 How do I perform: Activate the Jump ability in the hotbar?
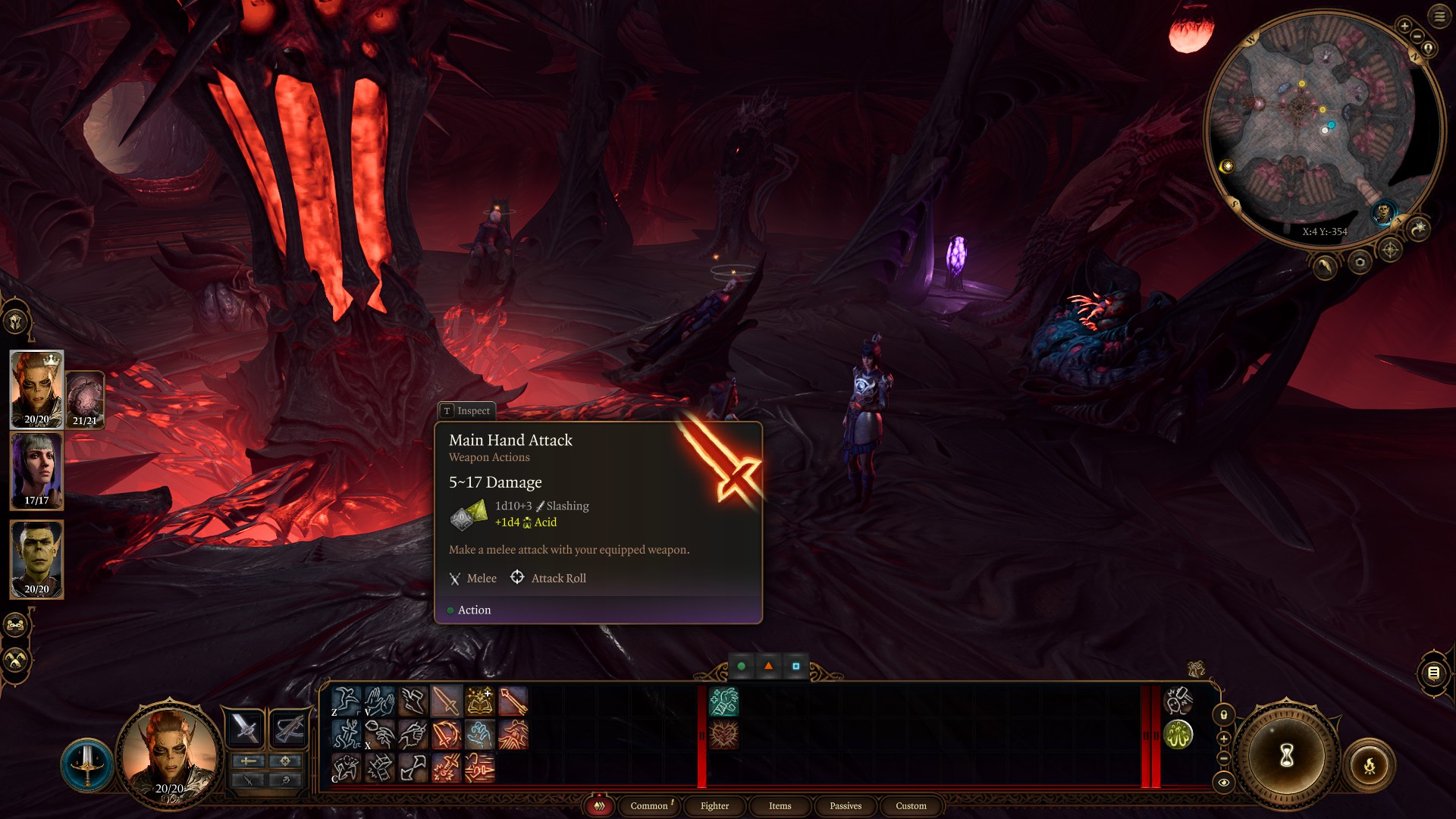coord(346,701)
